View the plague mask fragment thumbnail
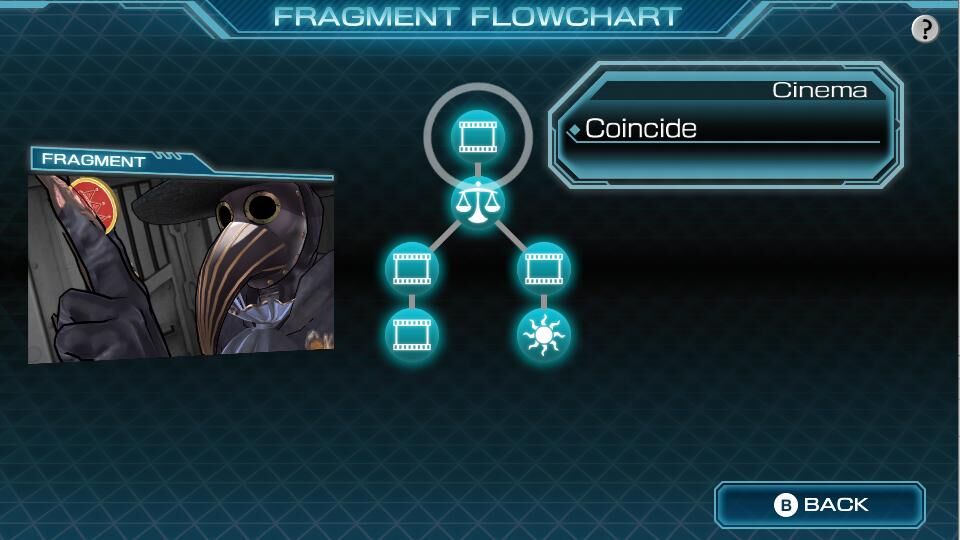The height and width of the screenshot is (540, 960). coord(181,265)
